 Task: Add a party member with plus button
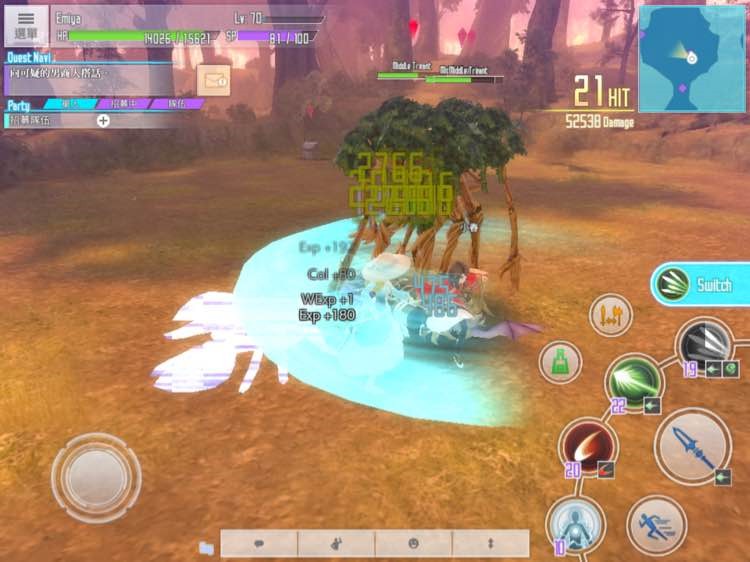103,120
